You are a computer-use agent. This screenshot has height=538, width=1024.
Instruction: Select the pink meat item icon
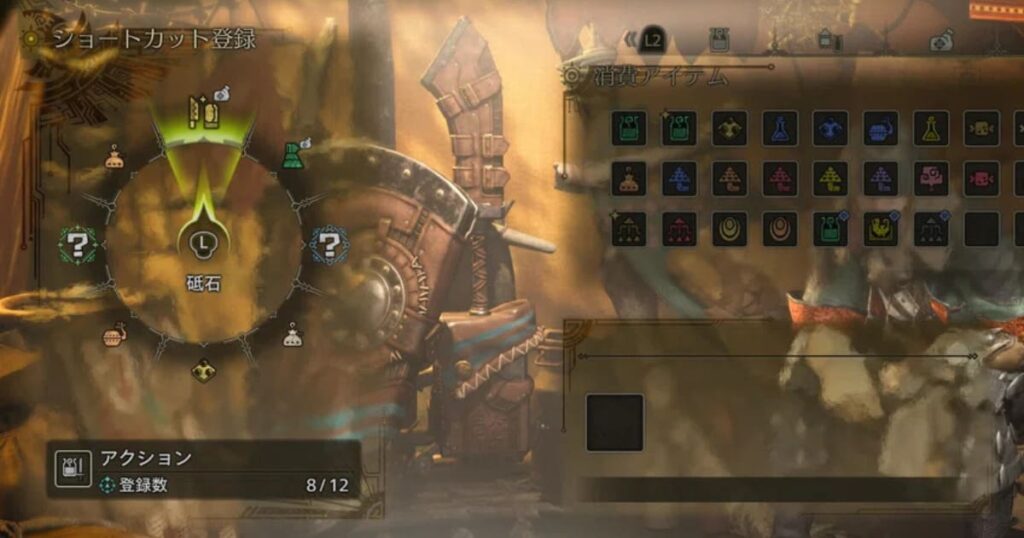tap(931, 178)
